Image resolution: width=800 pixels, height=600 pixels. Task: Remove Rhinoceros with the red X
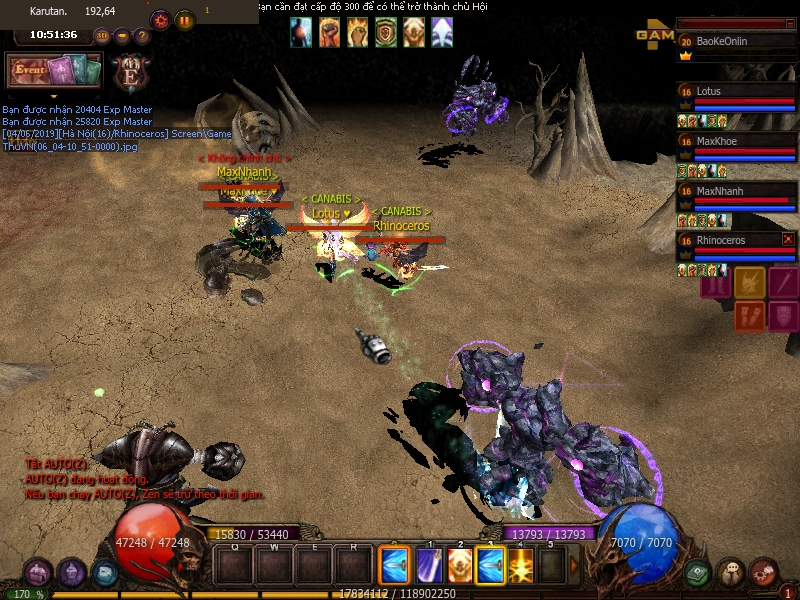[788, 239]
